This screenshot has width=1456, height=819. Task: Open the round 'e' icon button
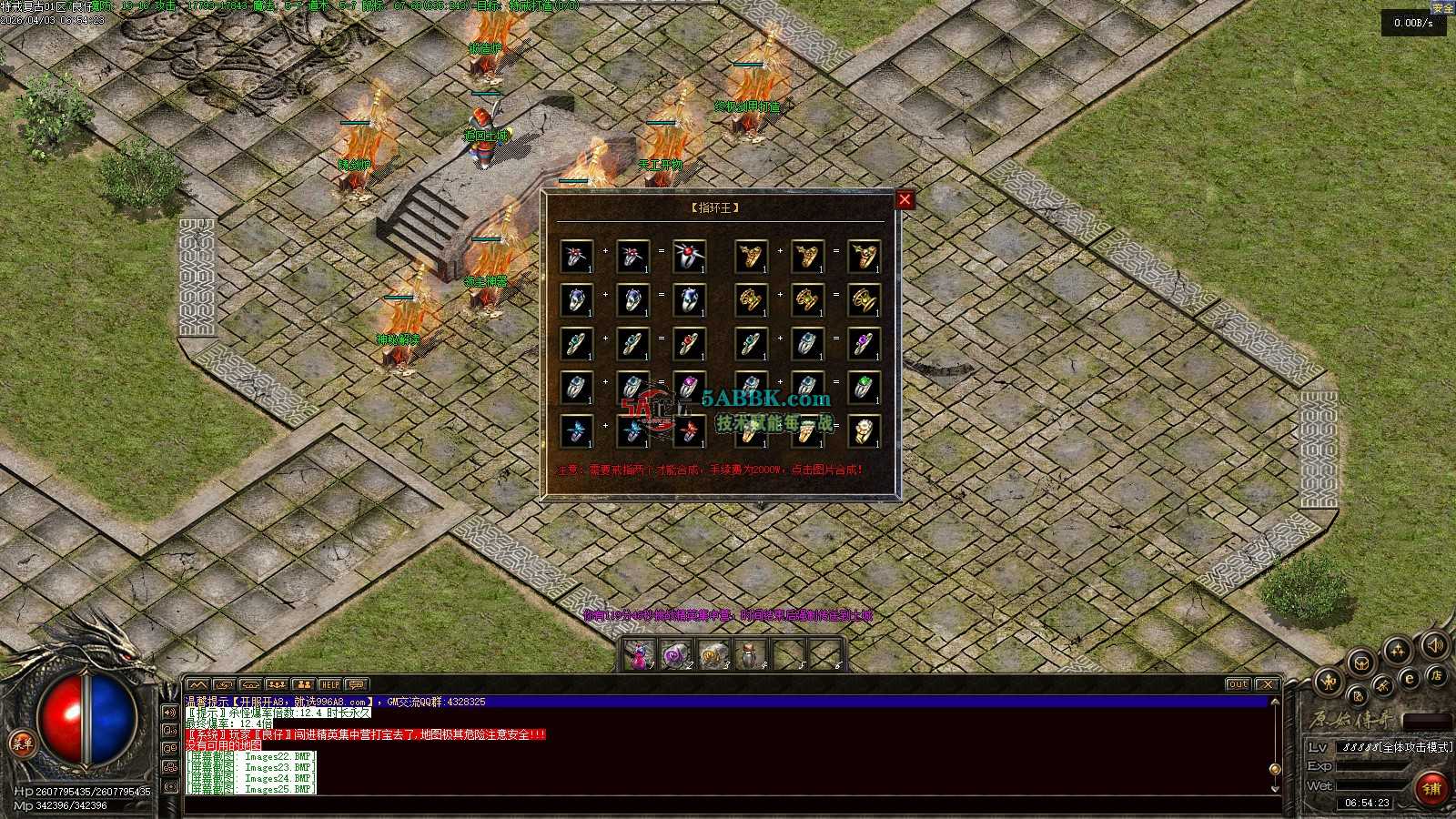click(x=1410, y=678)
